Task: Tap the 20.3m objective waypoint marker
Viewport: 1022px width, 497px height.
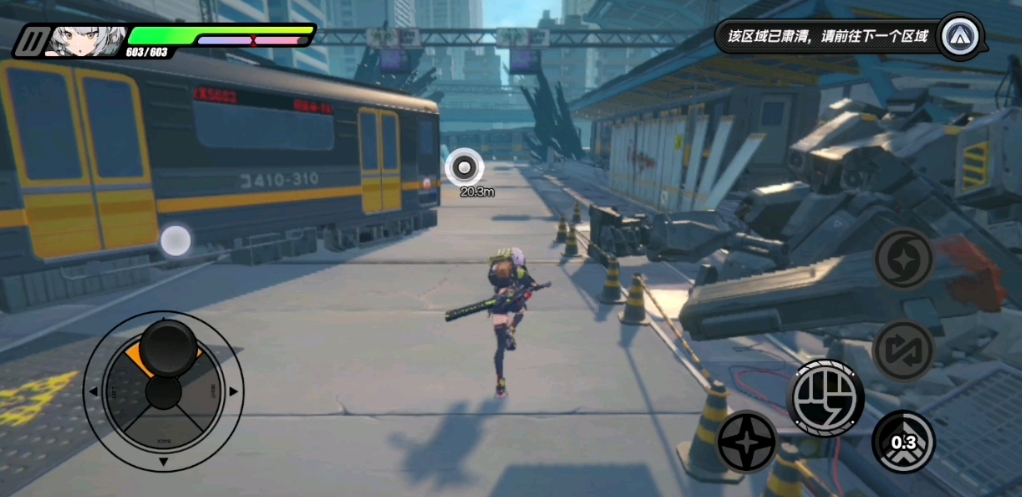Action: (465, 167)
